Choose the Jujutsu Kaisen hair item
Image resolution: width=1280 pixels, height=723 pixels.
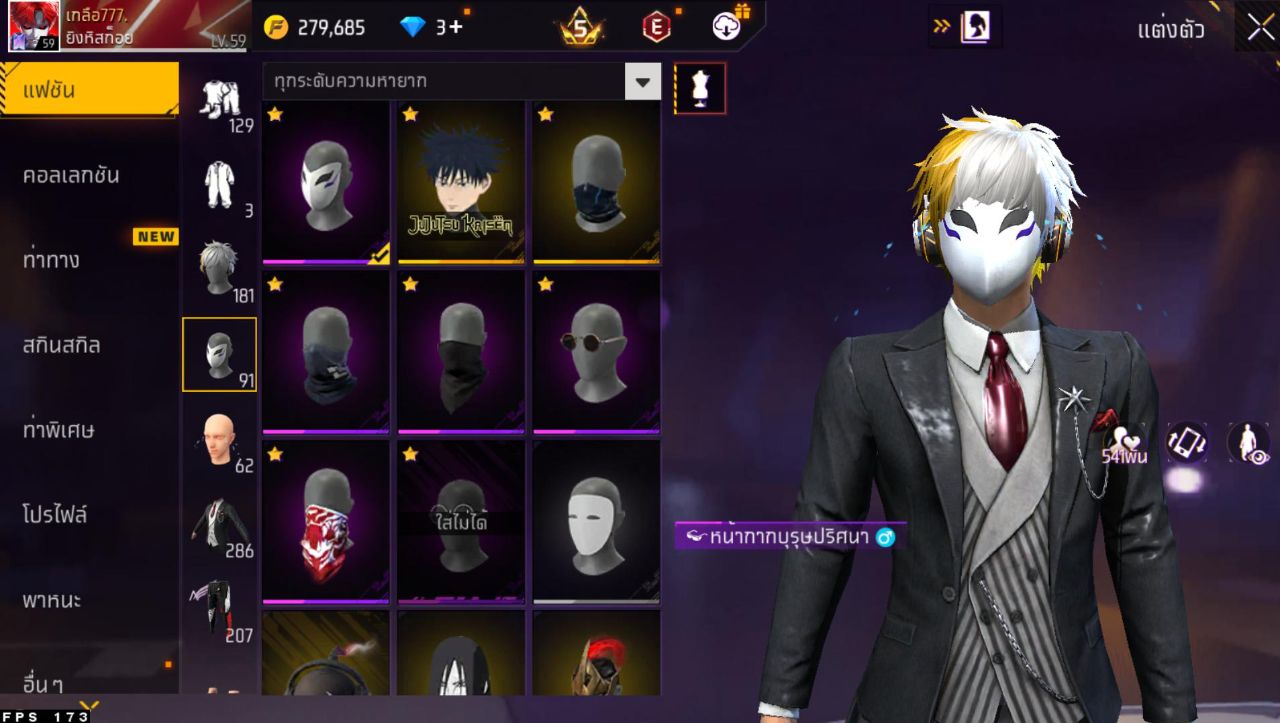pos(461,182)
